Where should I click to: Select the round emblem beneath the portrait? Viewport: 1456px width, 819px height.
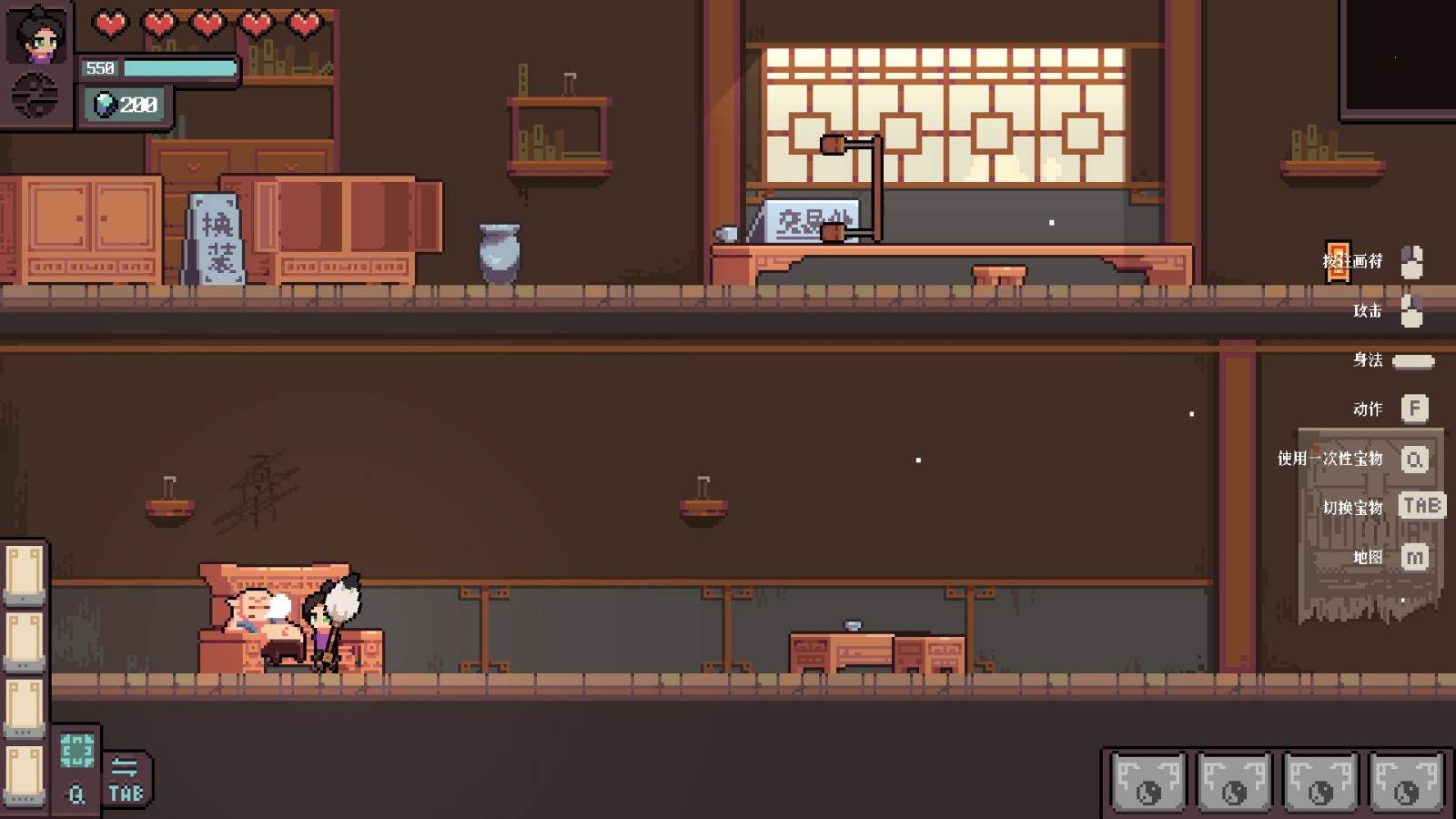(x=35, y=96)
